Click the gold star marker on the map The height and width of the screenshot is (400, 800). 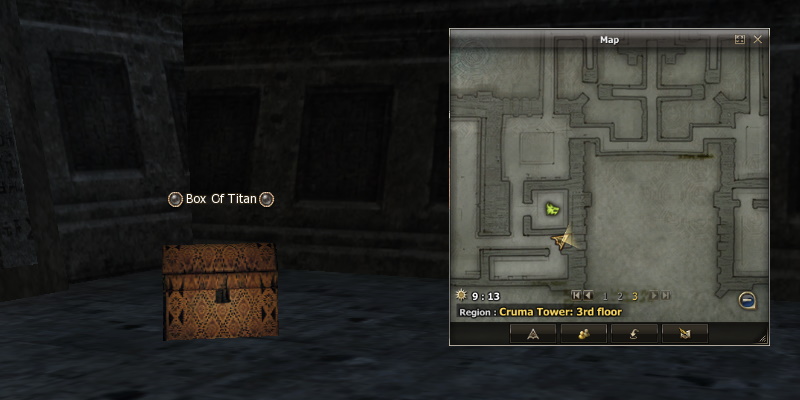point(564,240)
